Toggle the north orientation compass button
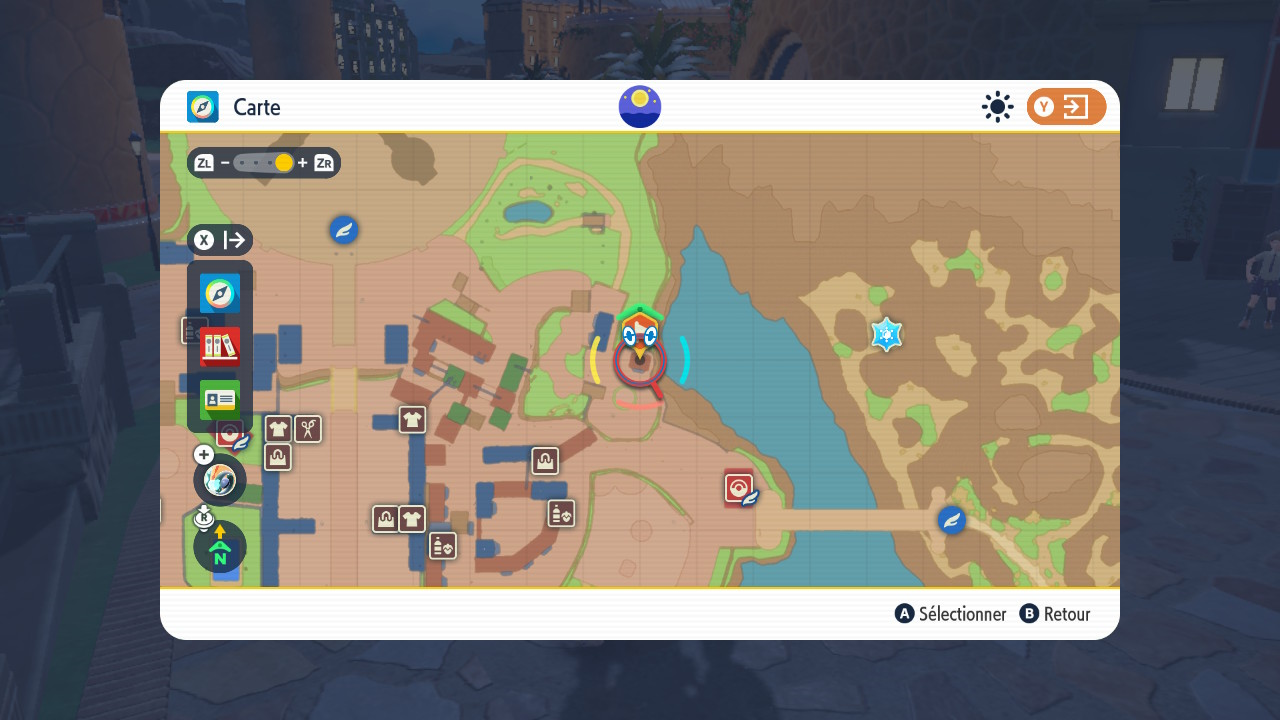The width and height of the screenshot is (1280, 720). coord(220,547)
